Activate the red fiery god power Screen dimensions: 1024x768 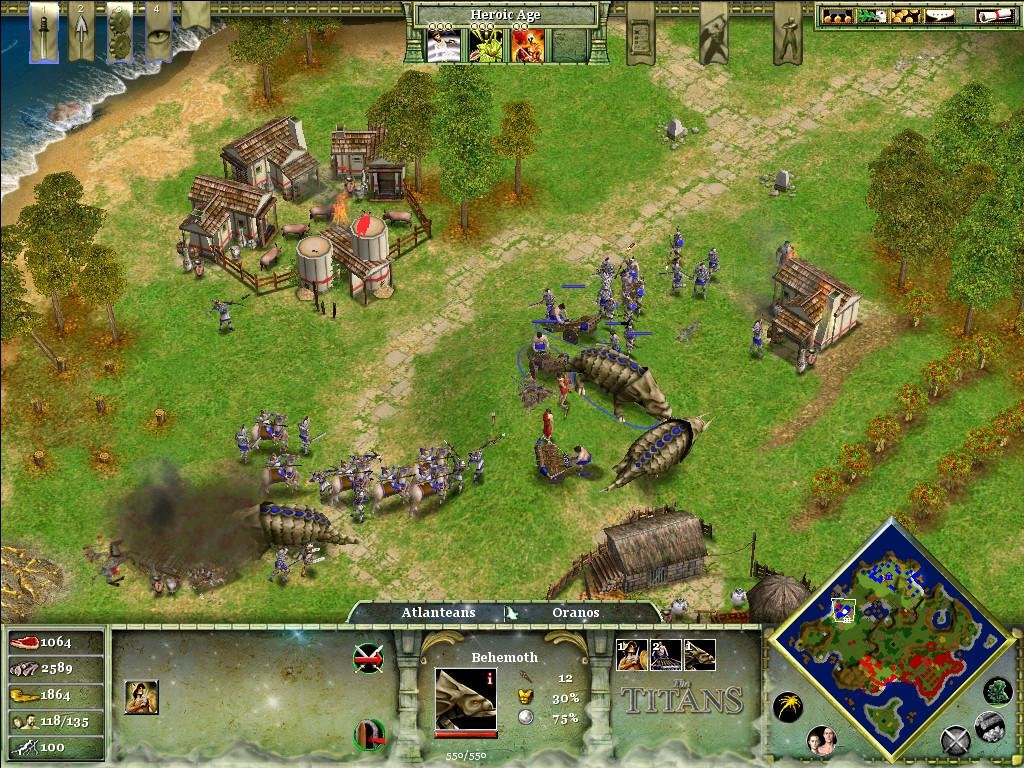click(527, 44)
